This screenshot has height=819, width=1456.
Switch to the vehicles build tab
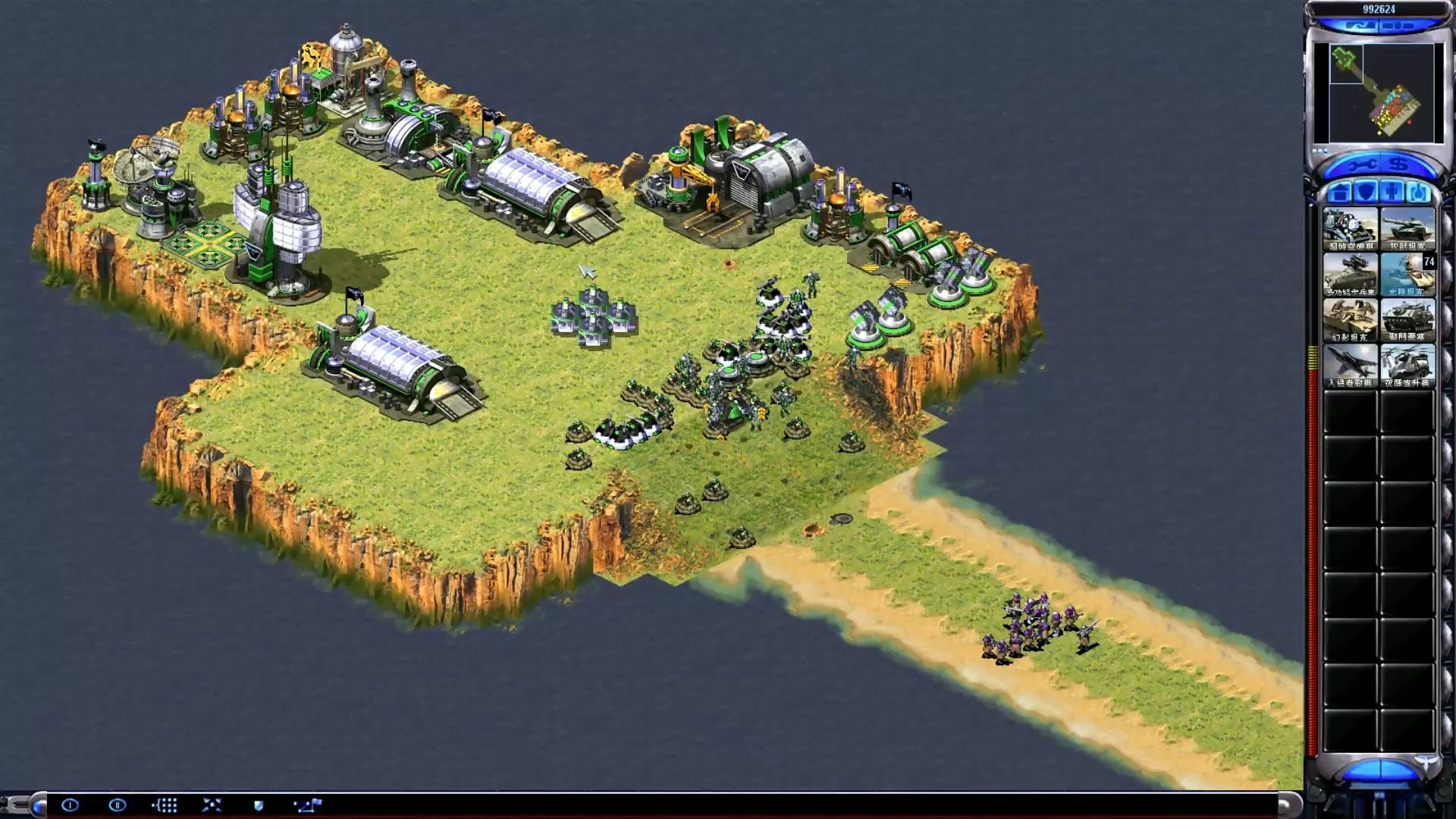1419,192
